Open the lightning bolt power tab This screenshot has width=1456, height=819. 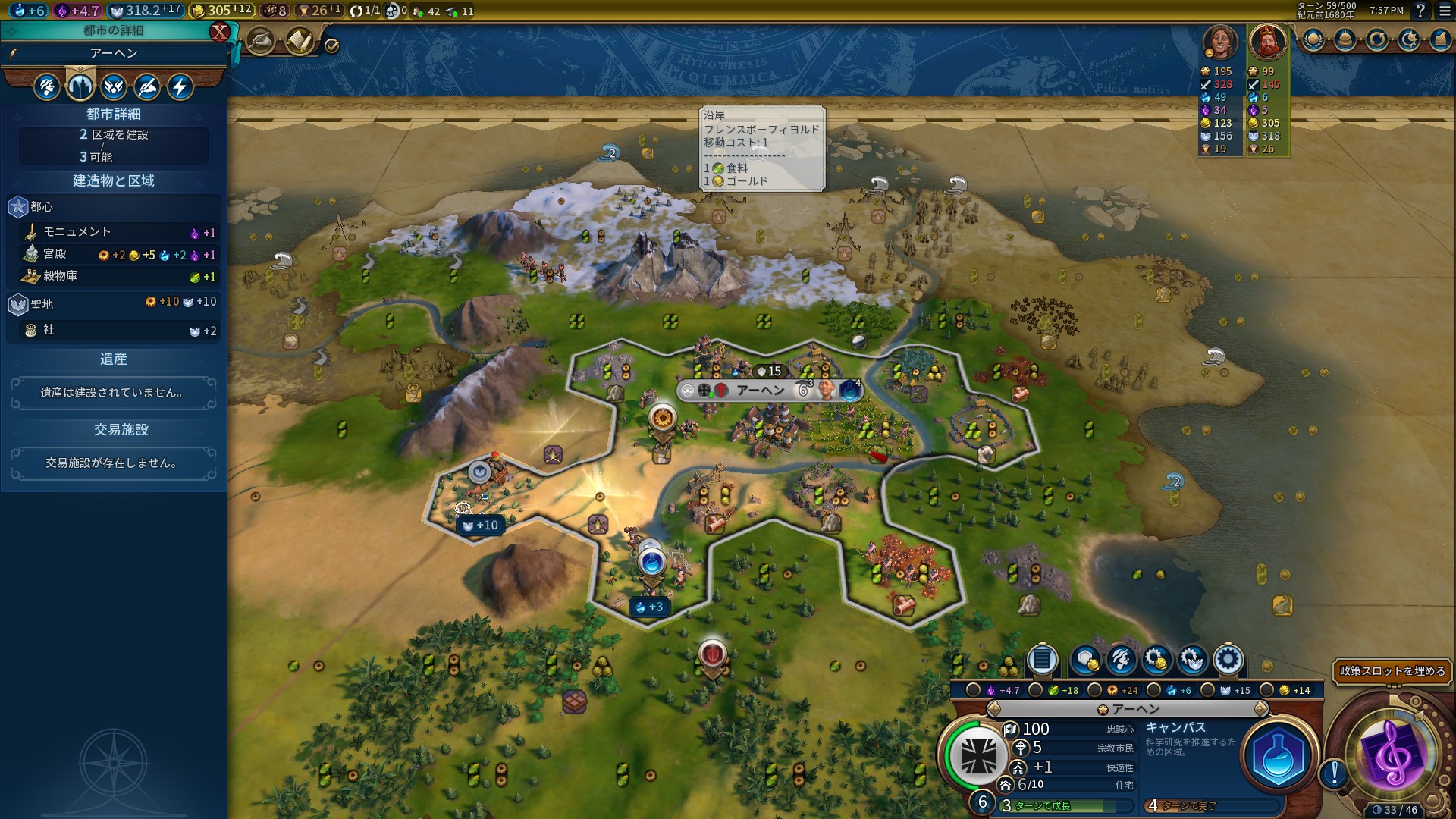(x=180, y=87)
